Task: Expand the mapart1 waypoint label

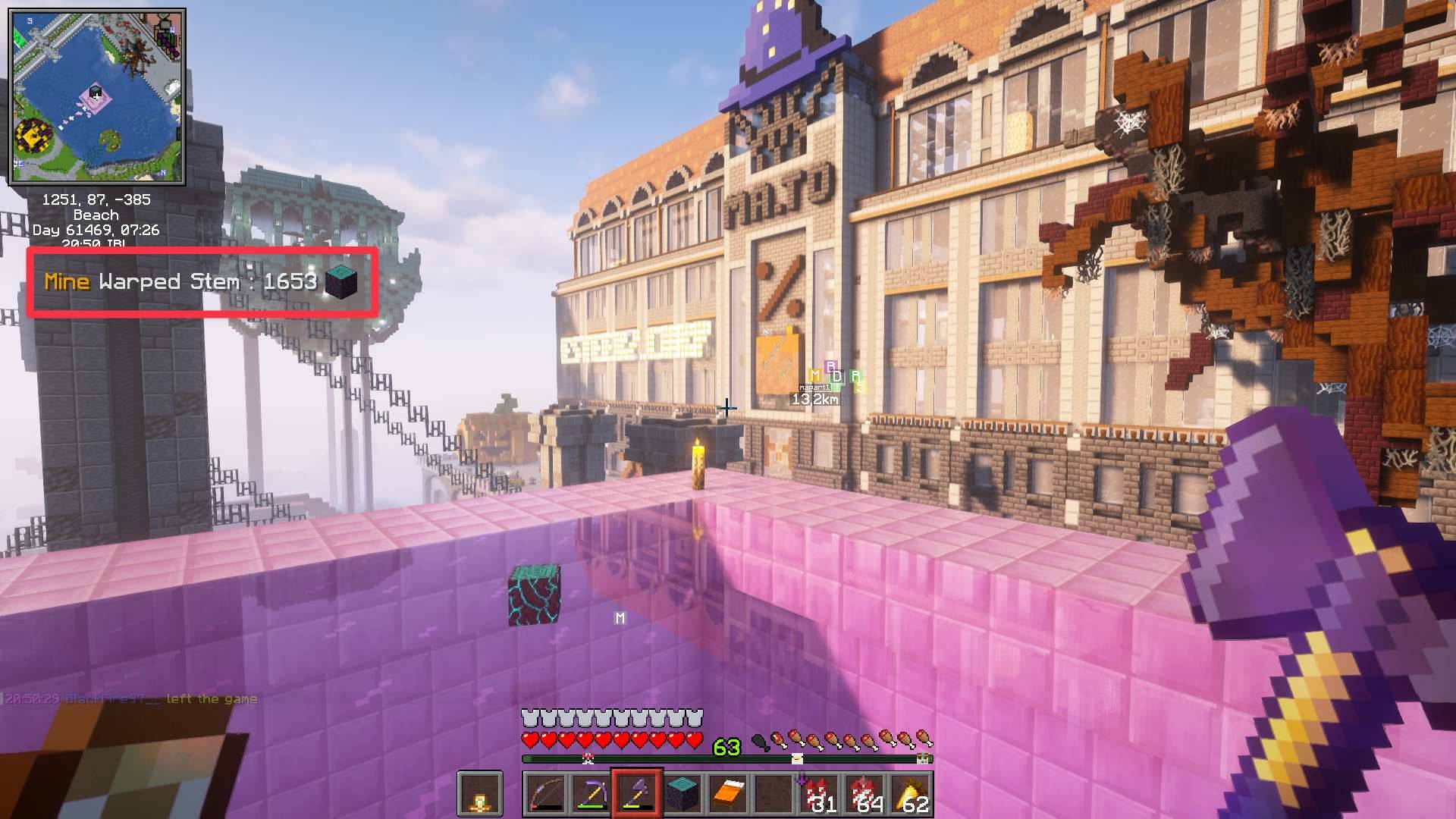Action: [x=815, y=388]
